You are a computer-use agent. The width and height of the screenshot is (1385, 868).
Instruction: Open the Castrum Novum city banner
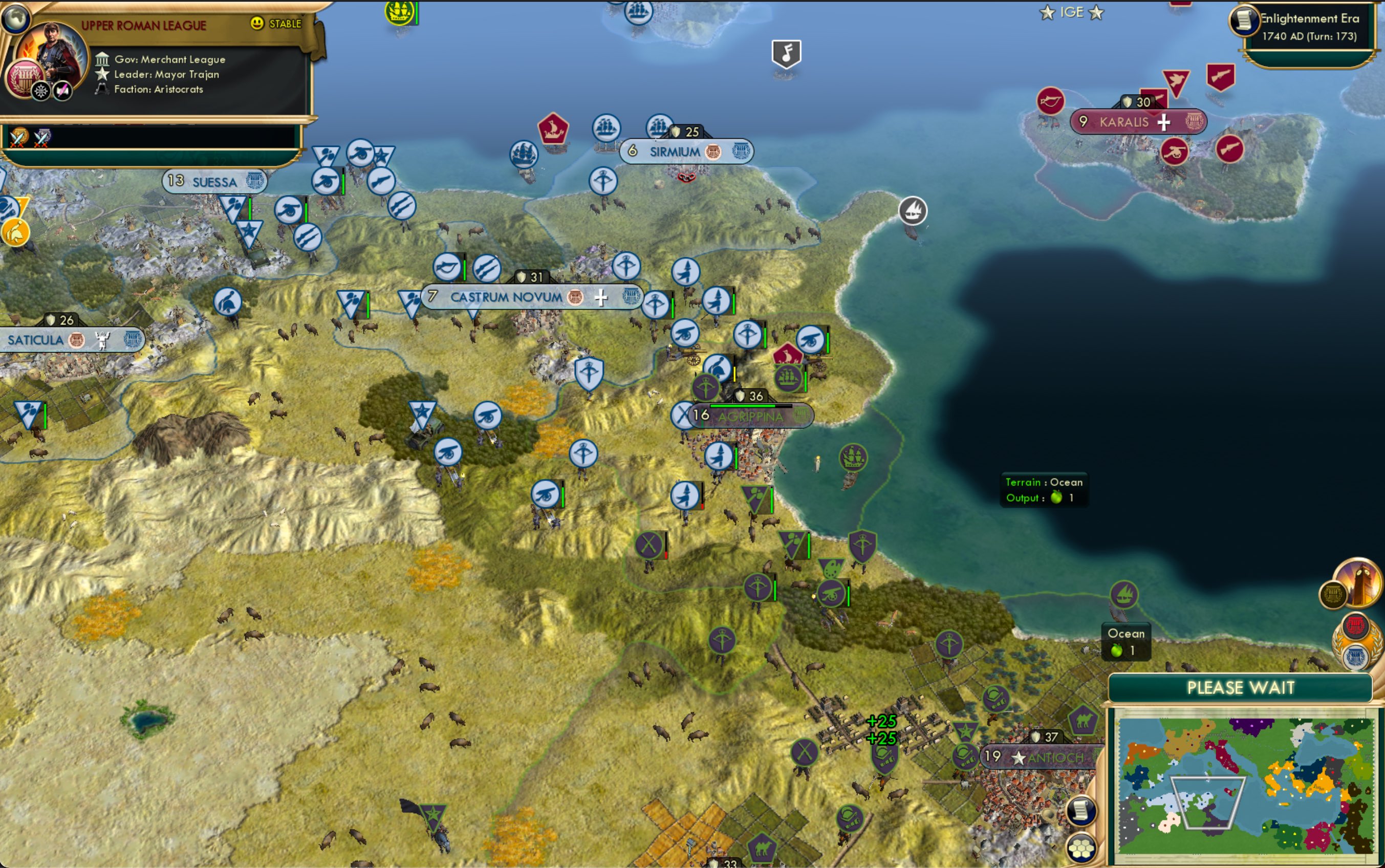(x=506, y=297)
